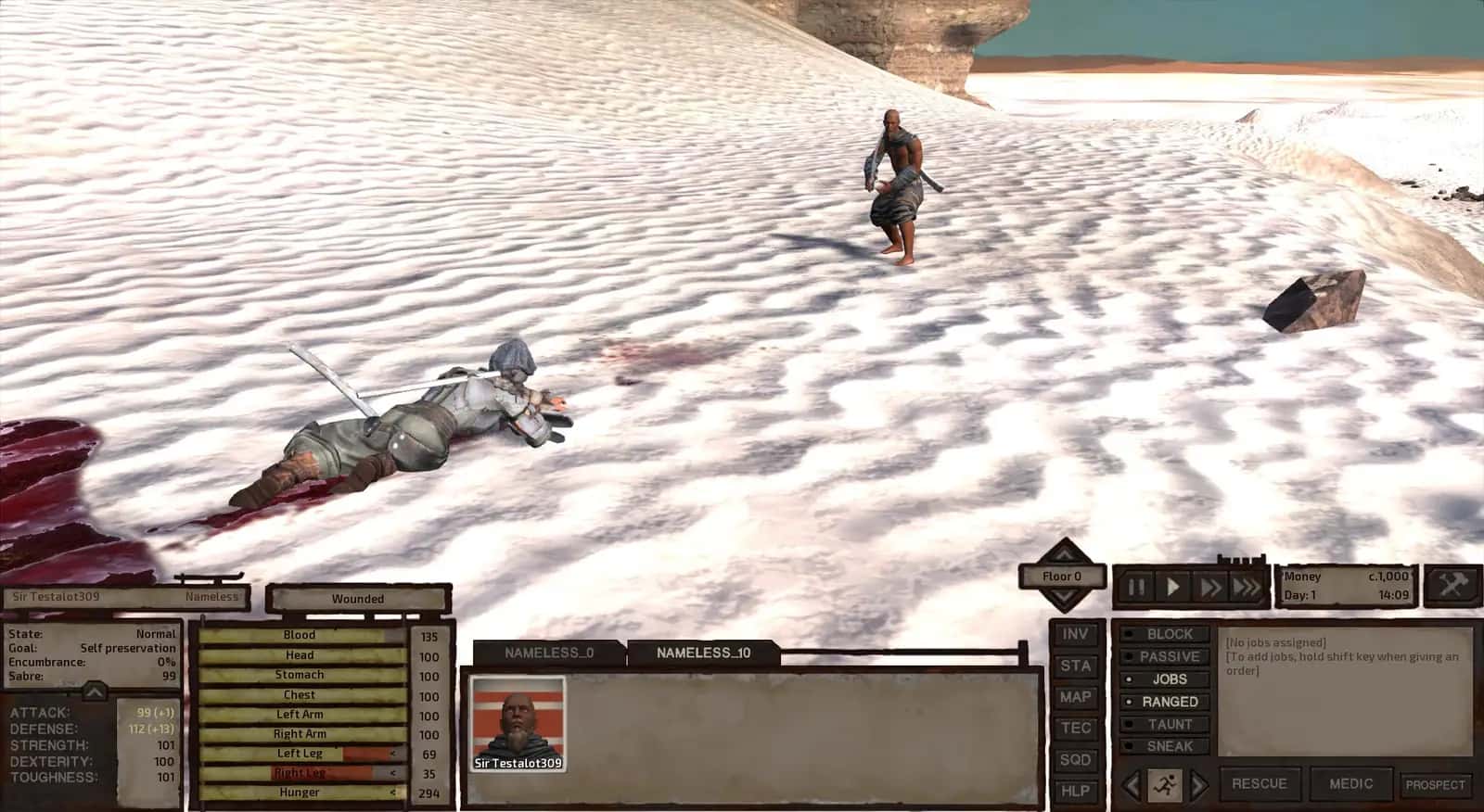
Task: Click the Floor 0 up arrow
Action: 1063,557
